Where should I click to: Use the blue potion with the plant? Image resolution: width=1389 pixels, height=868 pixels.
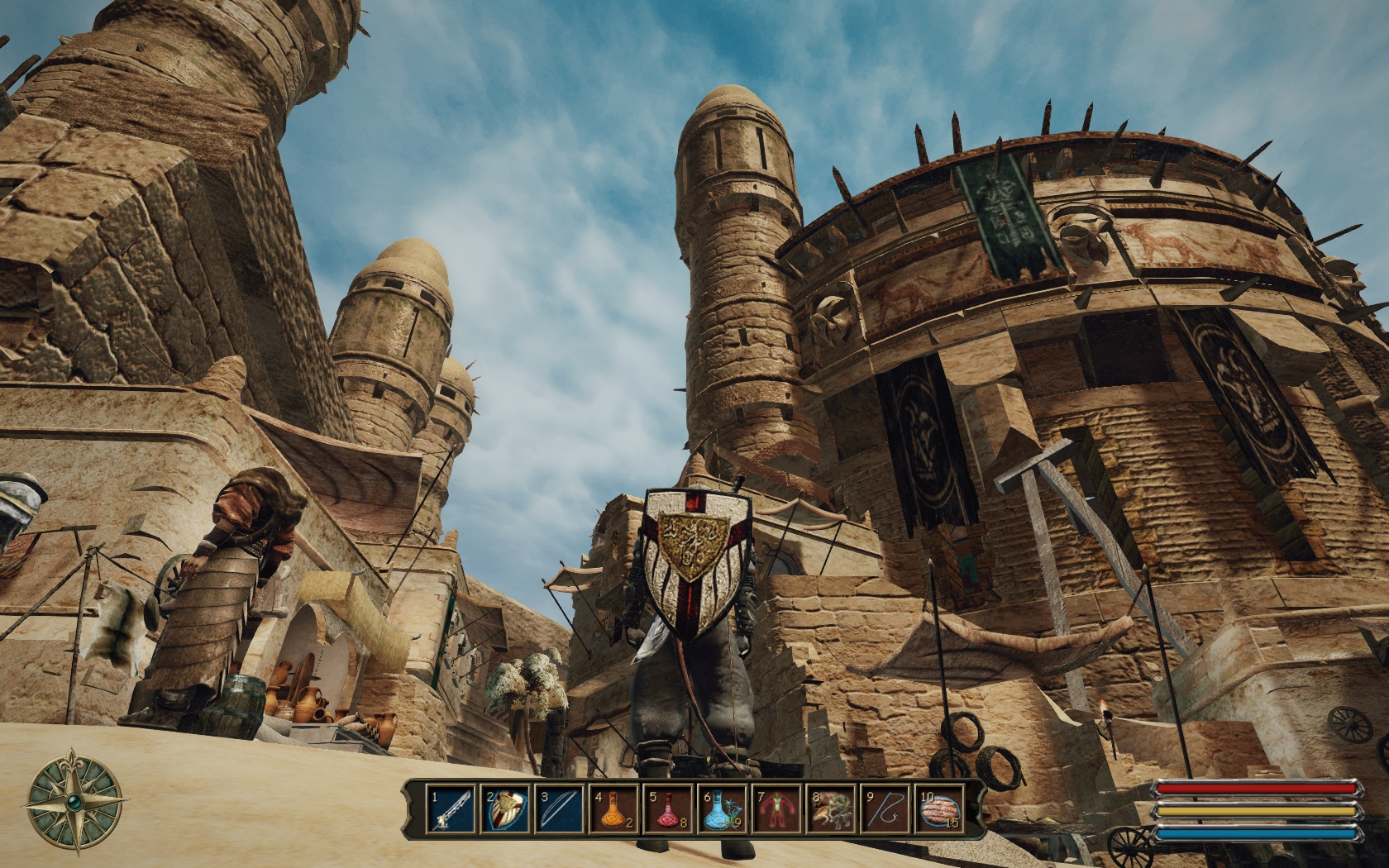click(x=723, y=809)
